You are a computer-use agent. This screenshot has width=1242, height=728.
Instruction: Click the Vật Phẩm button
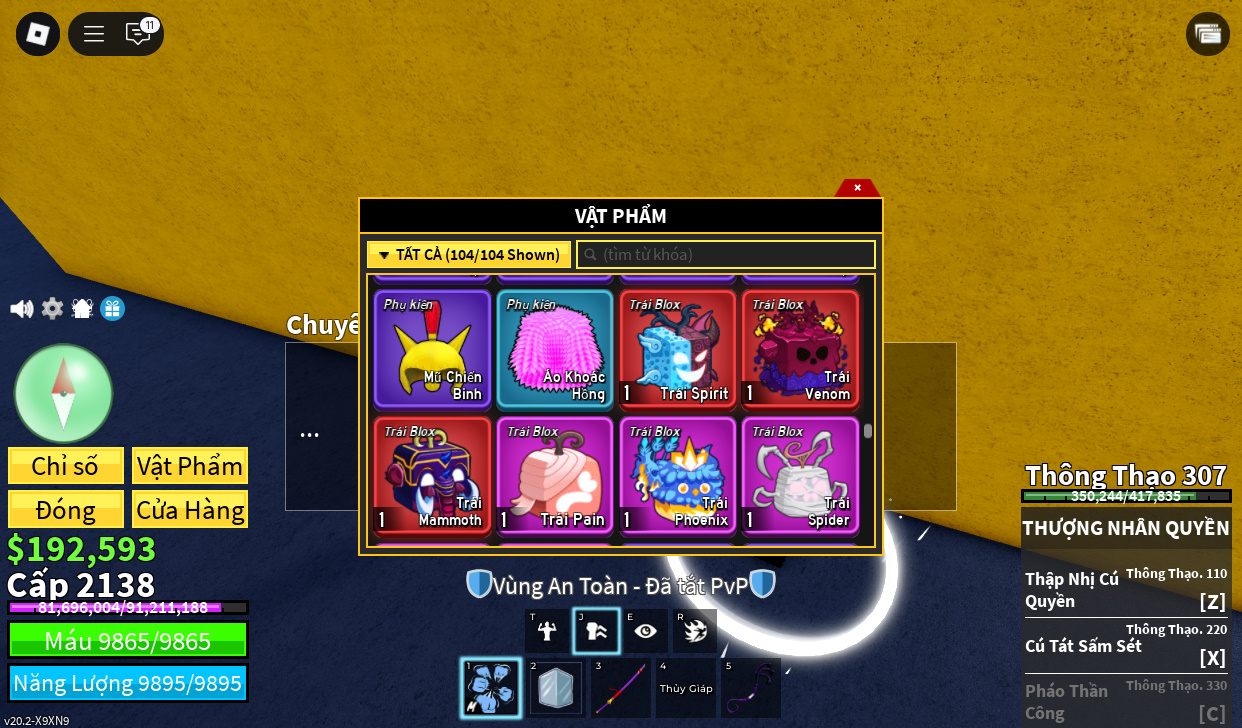(x=190, y=466)
